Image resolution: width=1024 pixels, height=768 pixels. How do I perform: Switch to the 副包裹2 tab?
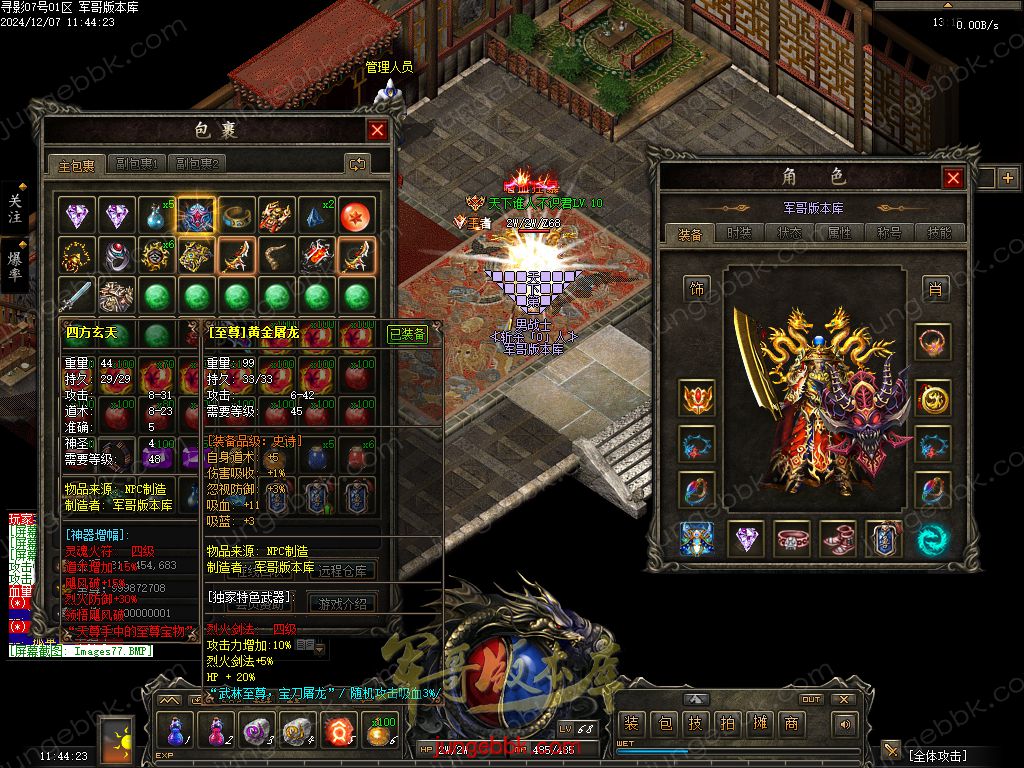click(196, 164)
